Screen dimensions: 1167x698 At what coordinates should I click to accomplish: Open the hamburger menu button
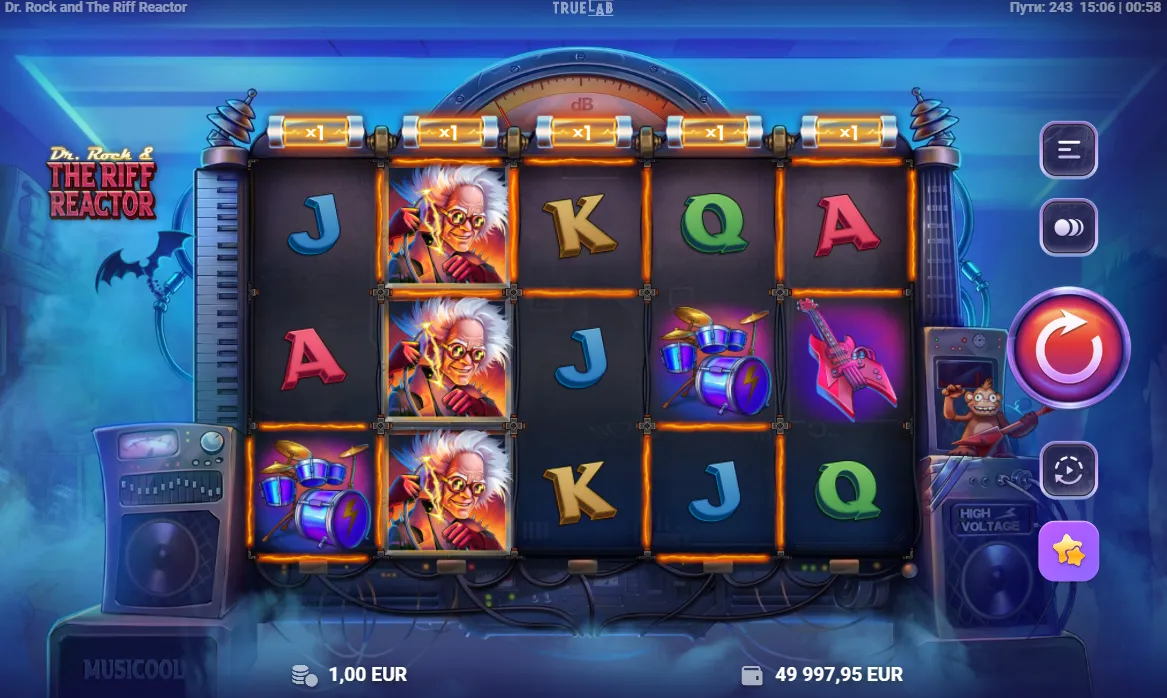(x=1068, y=150)
